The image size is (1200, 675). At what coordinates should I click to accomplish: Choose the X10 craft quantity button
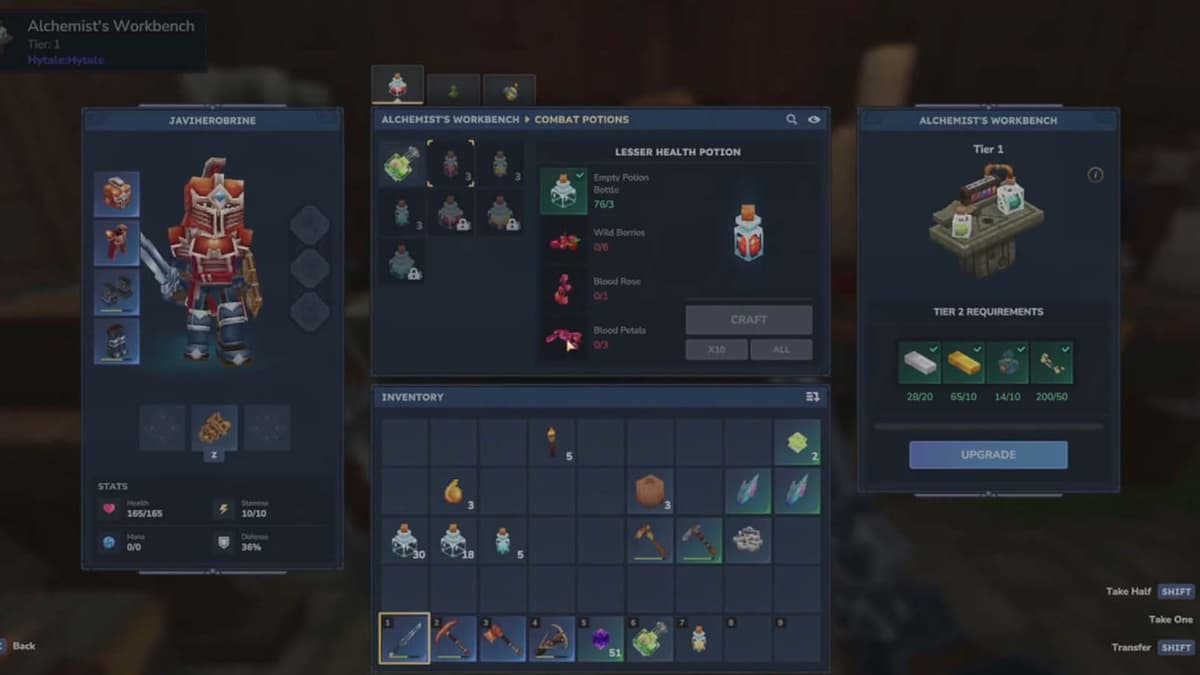pos(715,350)
